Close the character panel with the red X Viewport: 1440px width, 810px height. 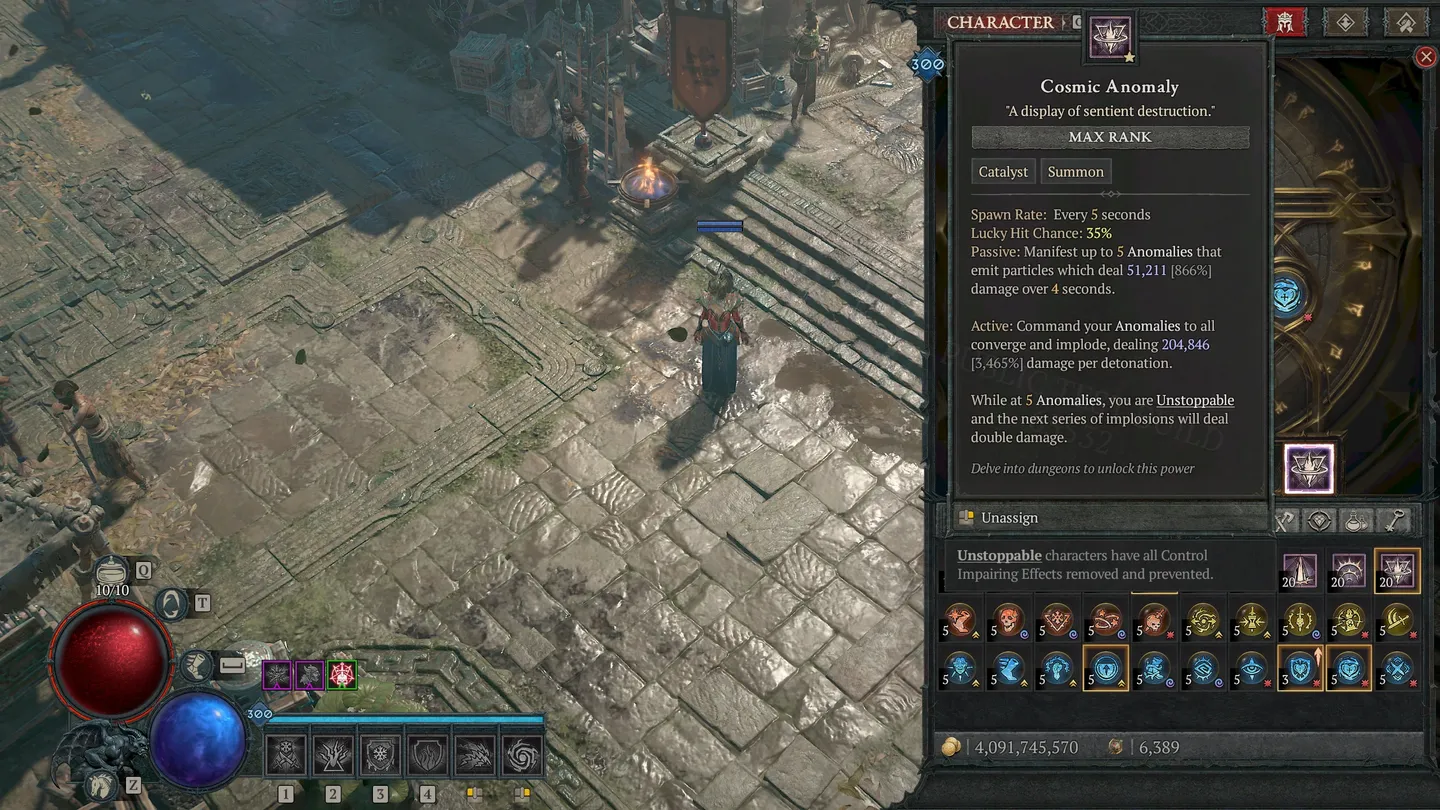coord(1426,57)
